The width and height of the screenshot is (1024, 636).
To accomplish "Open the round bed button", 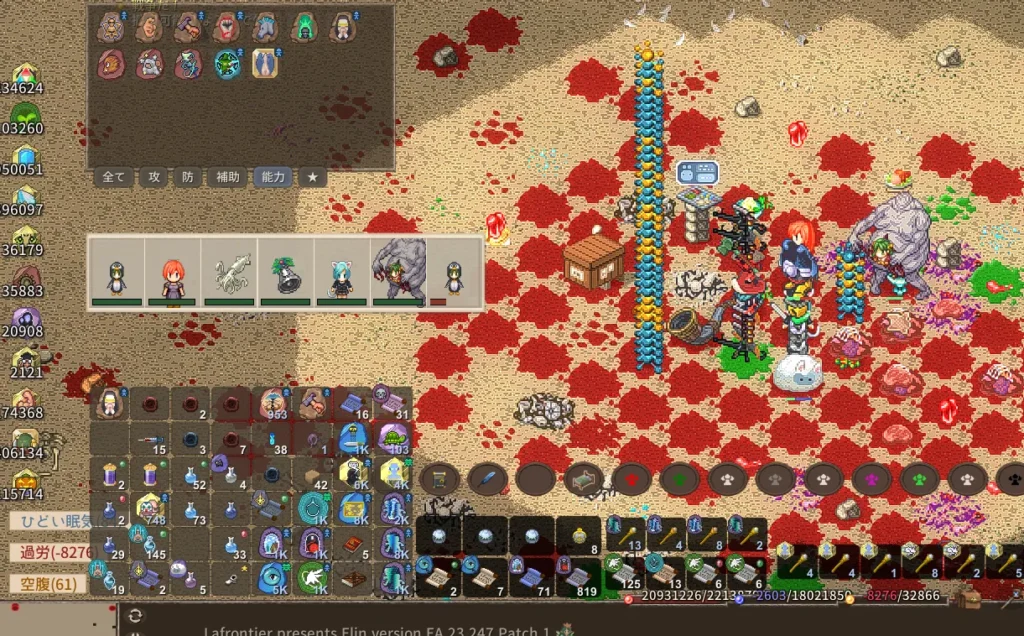I will click(x=583, y=479).
